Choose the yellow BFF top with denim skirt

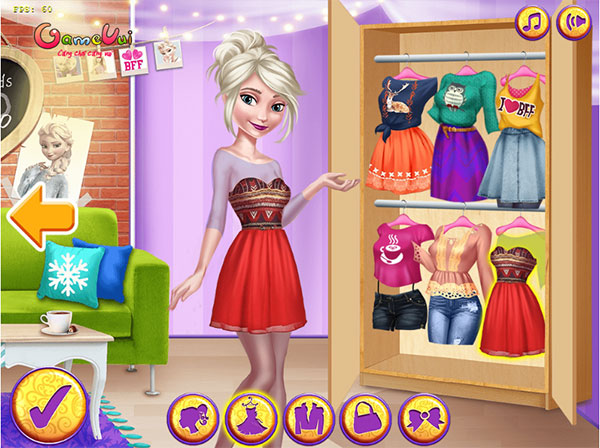517,135
